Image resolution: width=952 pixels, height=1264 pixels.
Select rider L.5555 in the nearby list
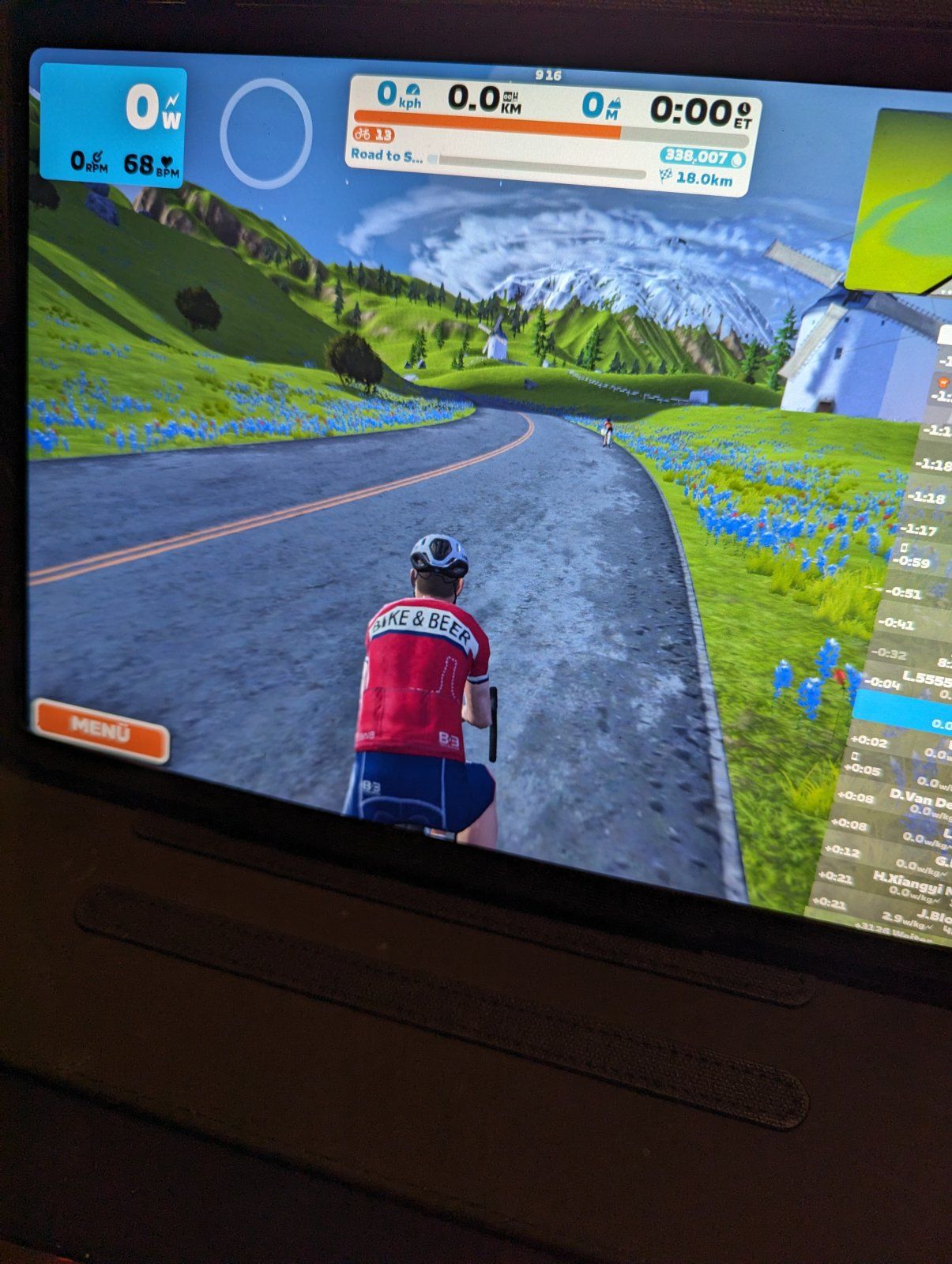coord(909,680)
